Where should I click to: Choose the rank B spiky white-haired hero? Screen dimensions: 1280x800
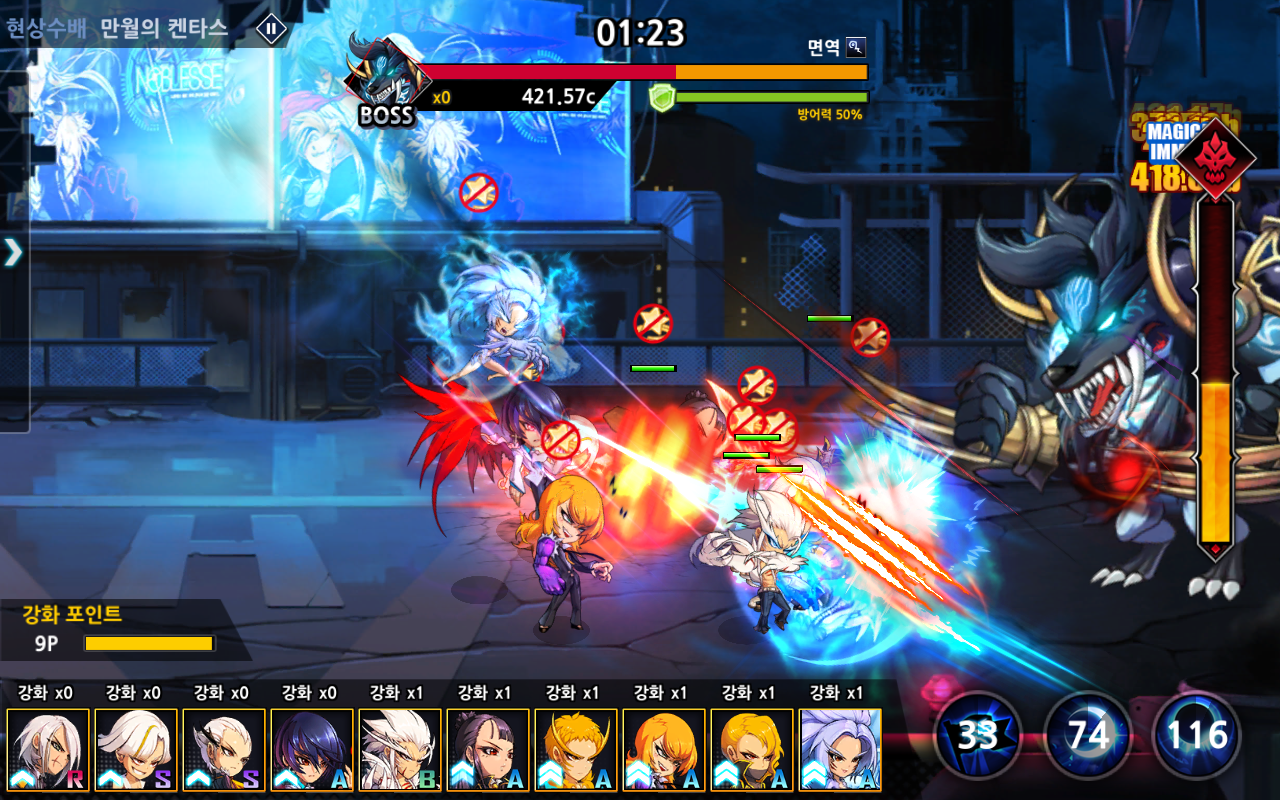[x=400, y=750]
